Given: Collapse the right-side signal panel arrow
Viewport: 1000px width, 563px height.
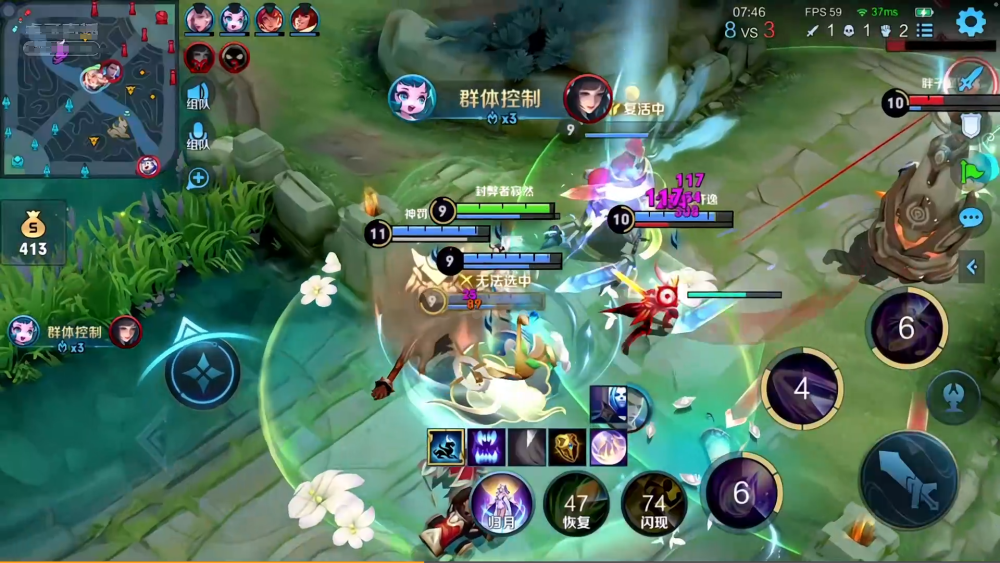Looking at the screenshot, I should 971,266.
